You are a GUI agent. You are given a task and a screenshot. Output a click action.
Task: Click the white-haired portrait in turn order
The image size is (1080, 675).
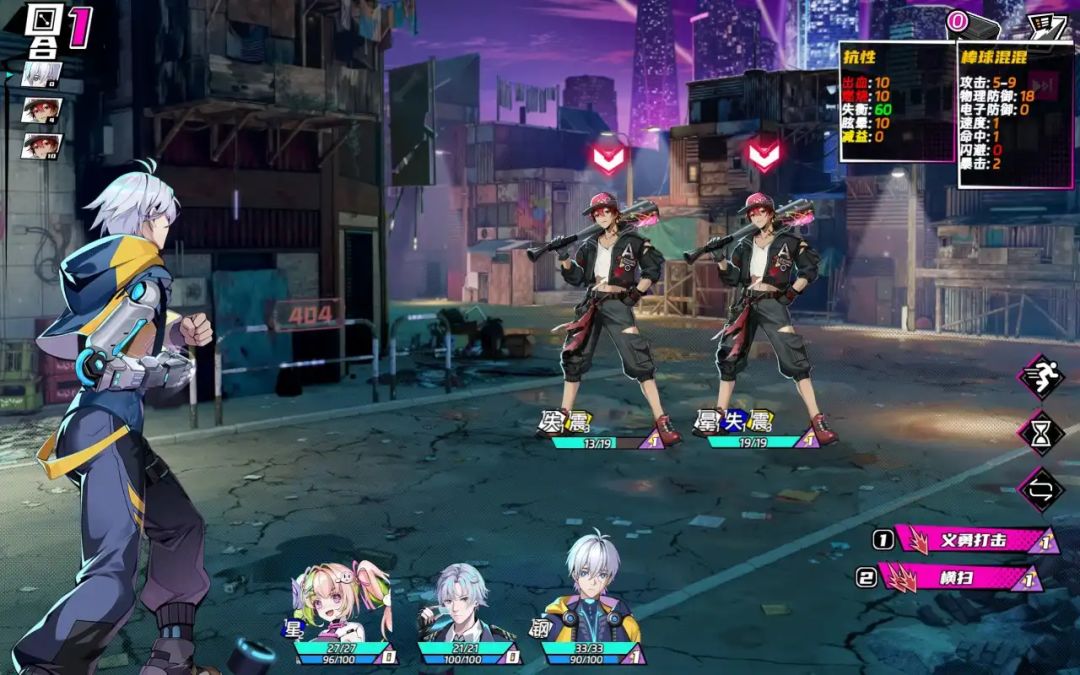point(41,74)
